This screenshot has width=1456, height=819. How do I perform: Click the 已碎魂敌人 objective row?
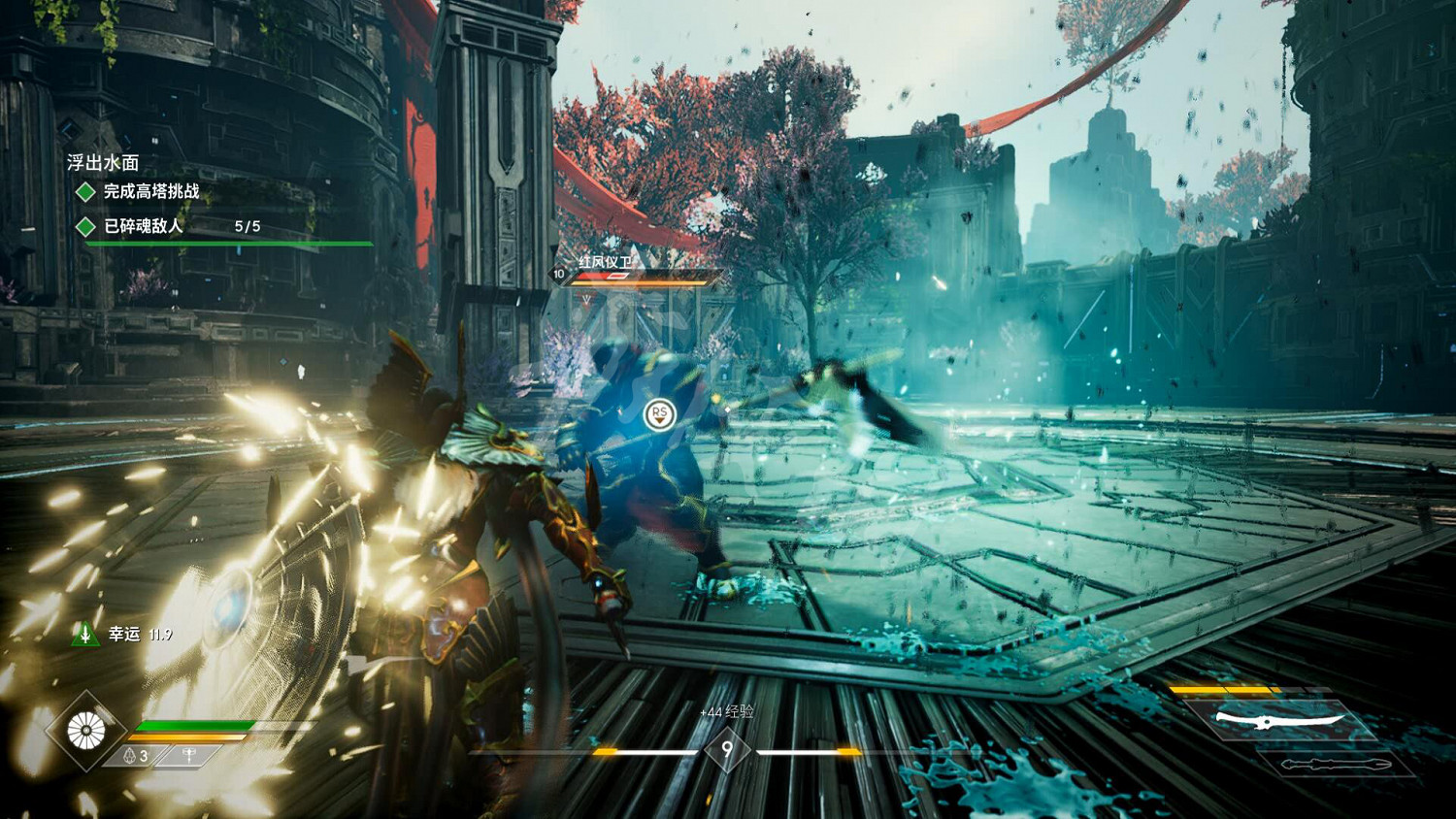[x=143, y=226]
